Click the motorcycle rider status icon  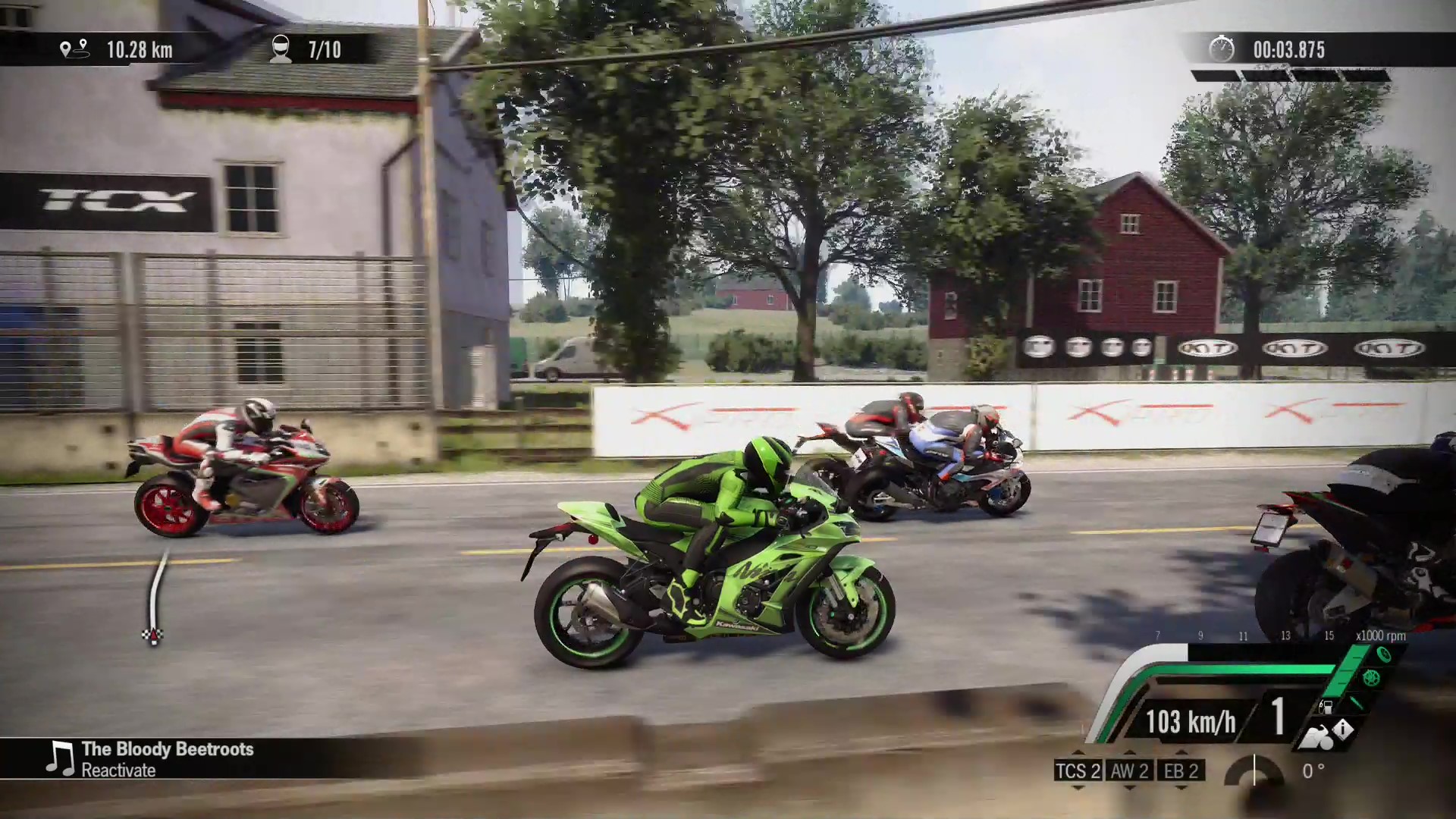[1316, 738]
